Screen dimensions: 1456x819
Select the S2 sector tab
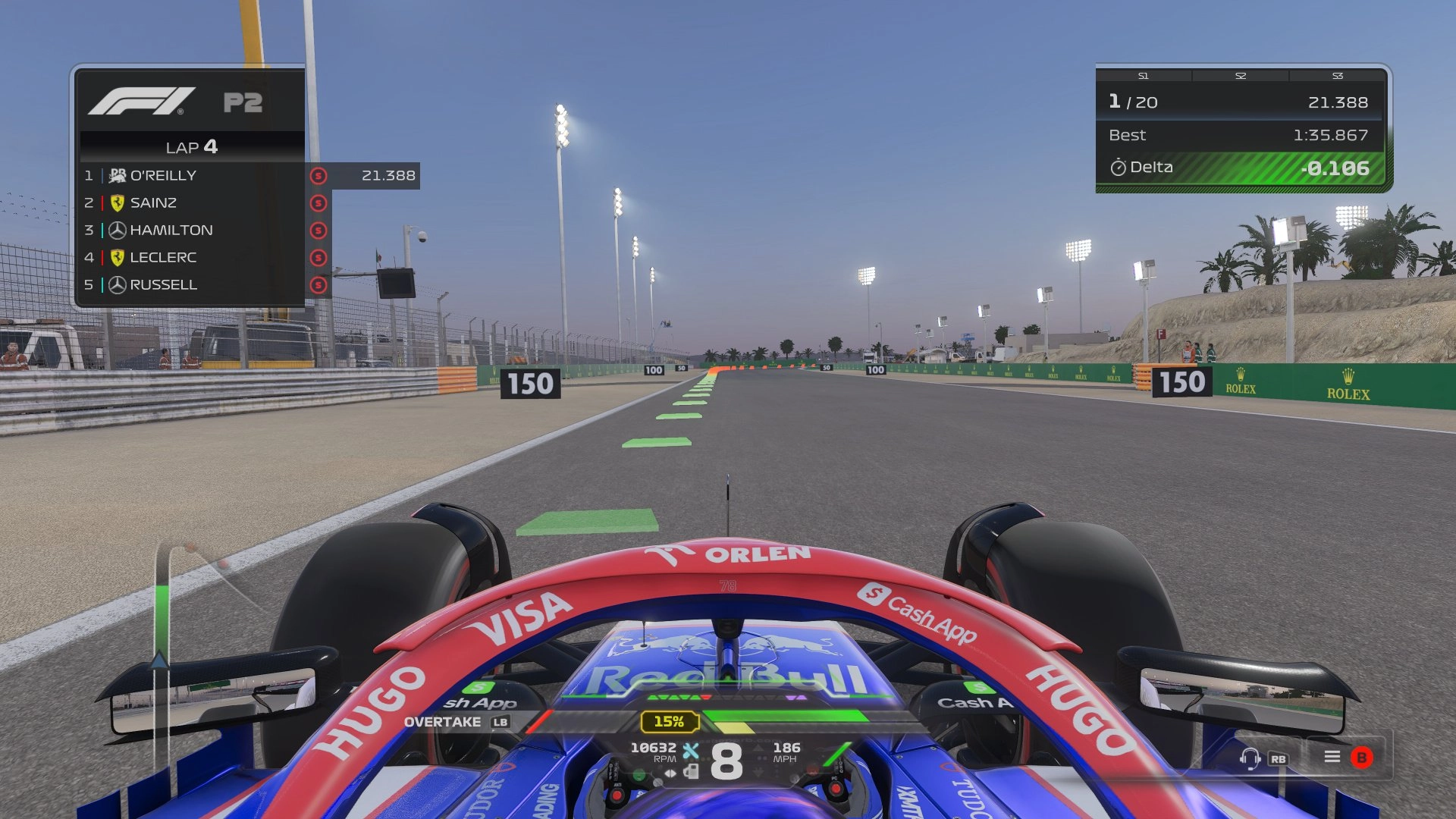pos(1241,76)
